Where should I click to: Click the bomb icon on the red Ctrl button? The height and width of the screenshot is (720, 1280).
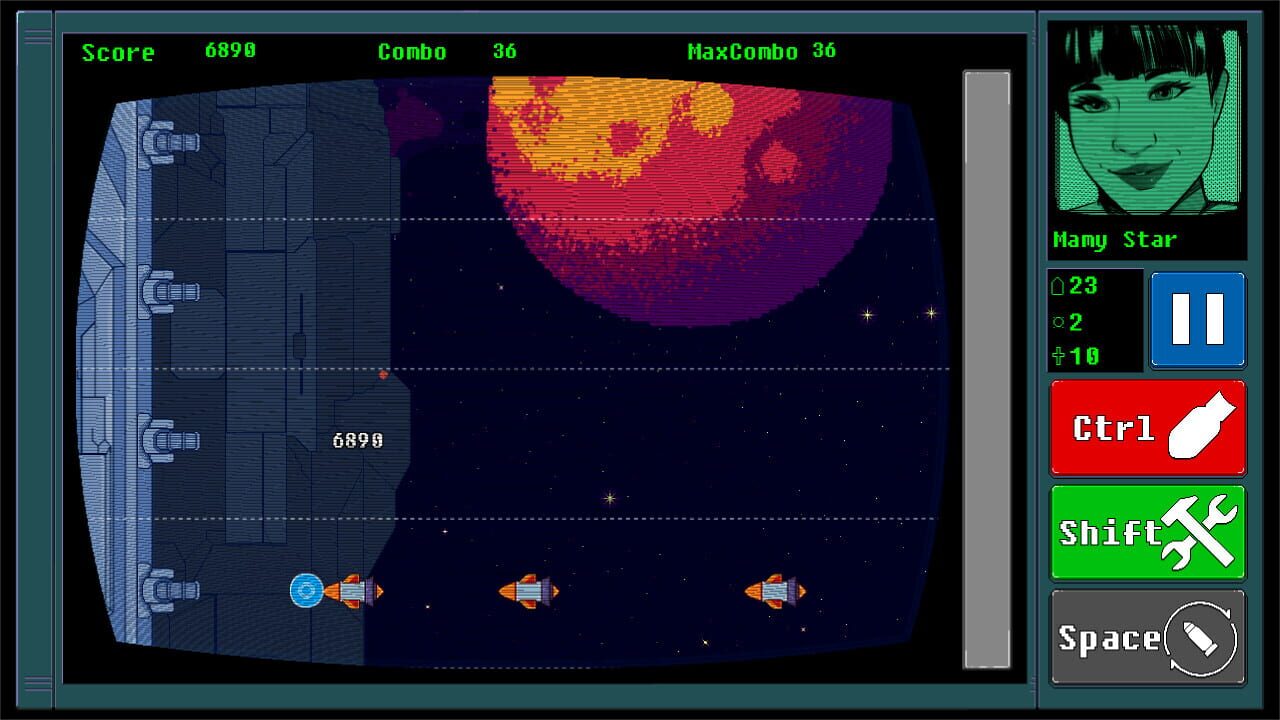(1205, 424)
